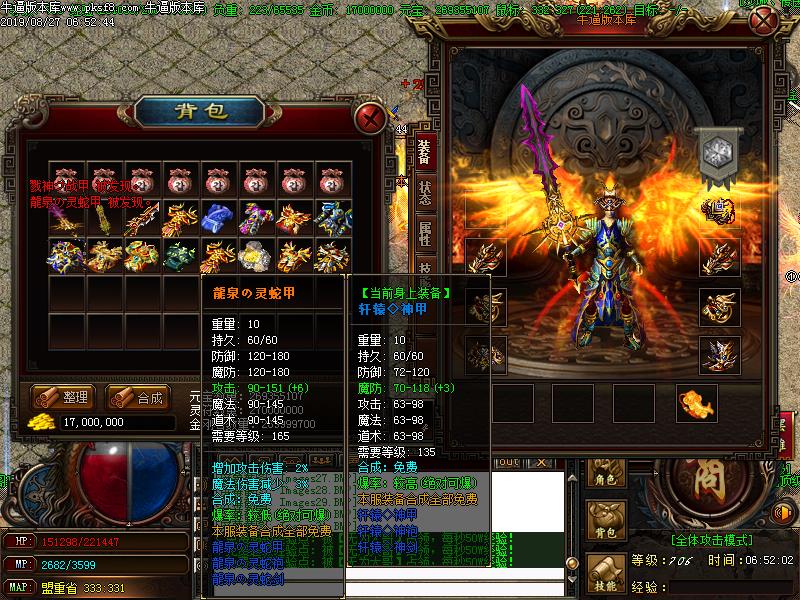Click the 整理 sort button
800x600 pixels.
click(63, 397)
